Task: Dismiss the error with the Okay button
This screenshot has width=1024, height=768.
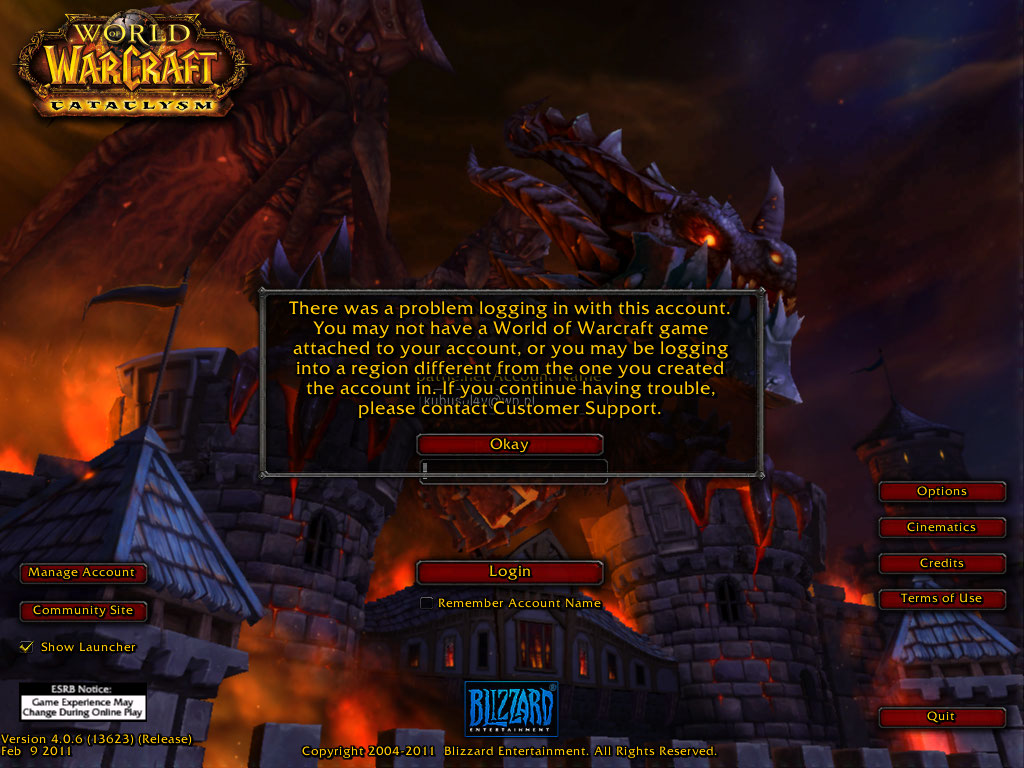Action: 509,445
